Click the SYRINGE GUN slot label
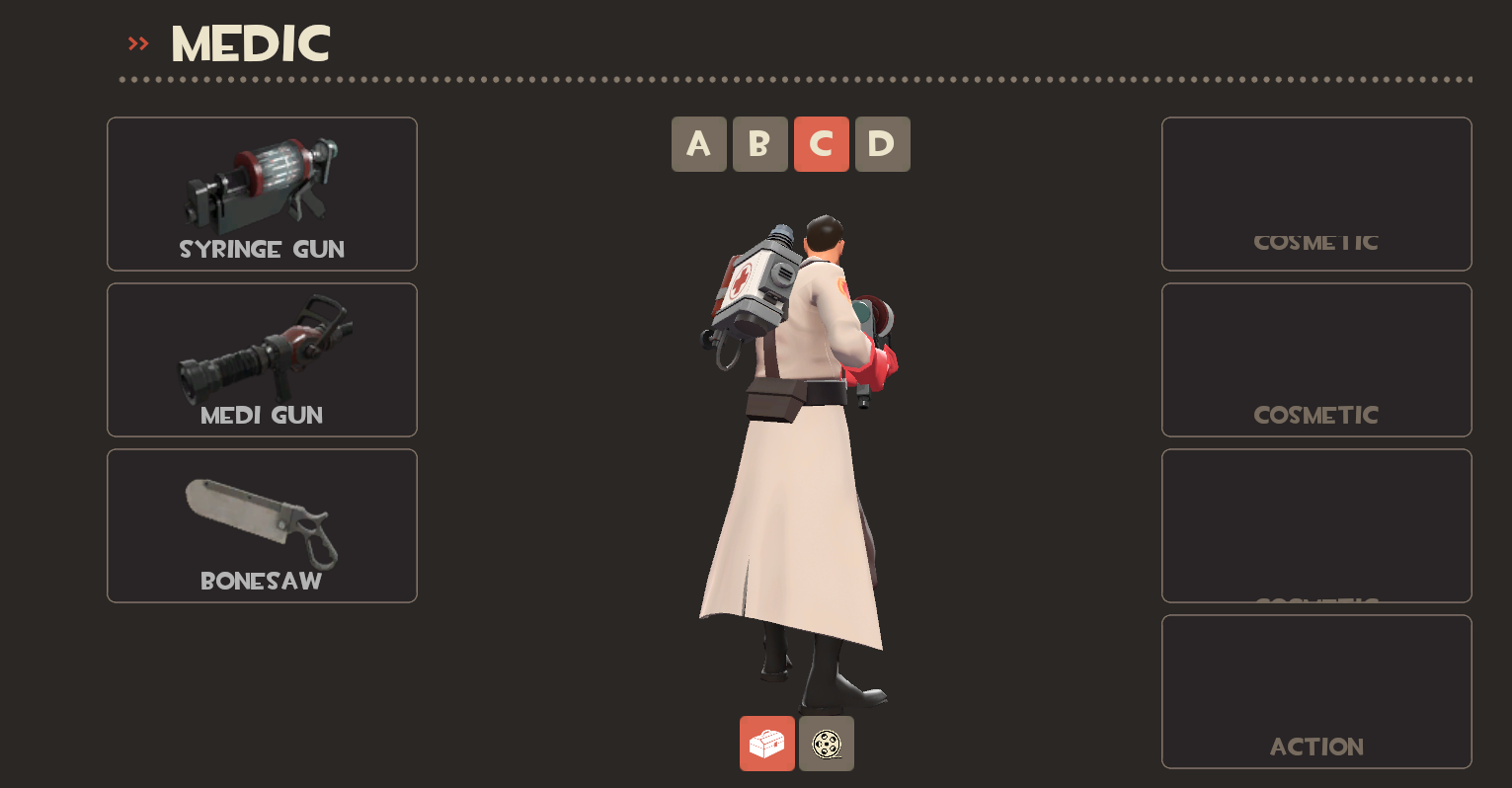This screenshot has height=788, width=1512. pyautogui.click(x=261, y=249)
